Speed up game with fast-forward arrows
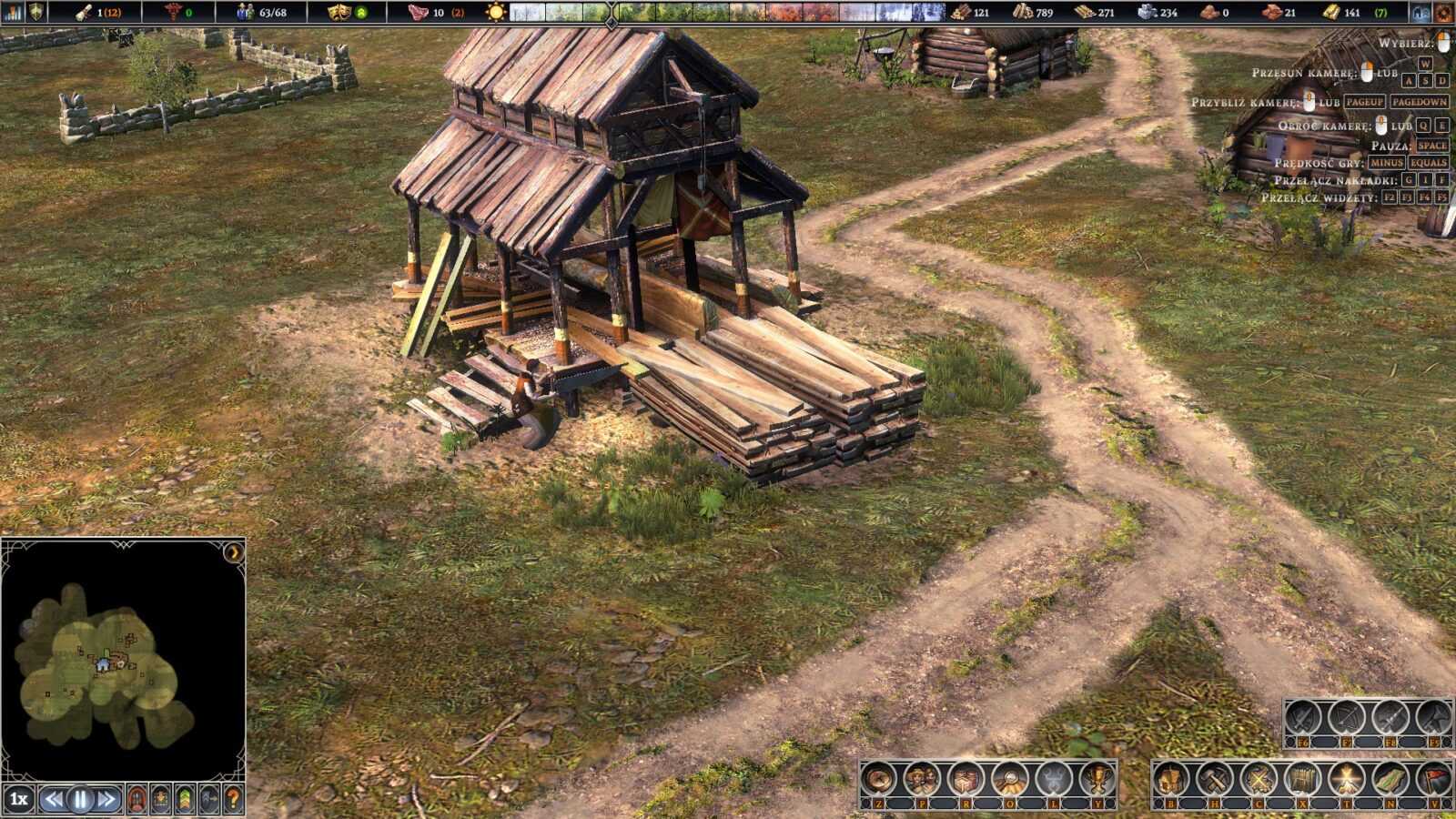Image resolution: width=1456 pixels, height=819 pixels. tap(106, 800)
